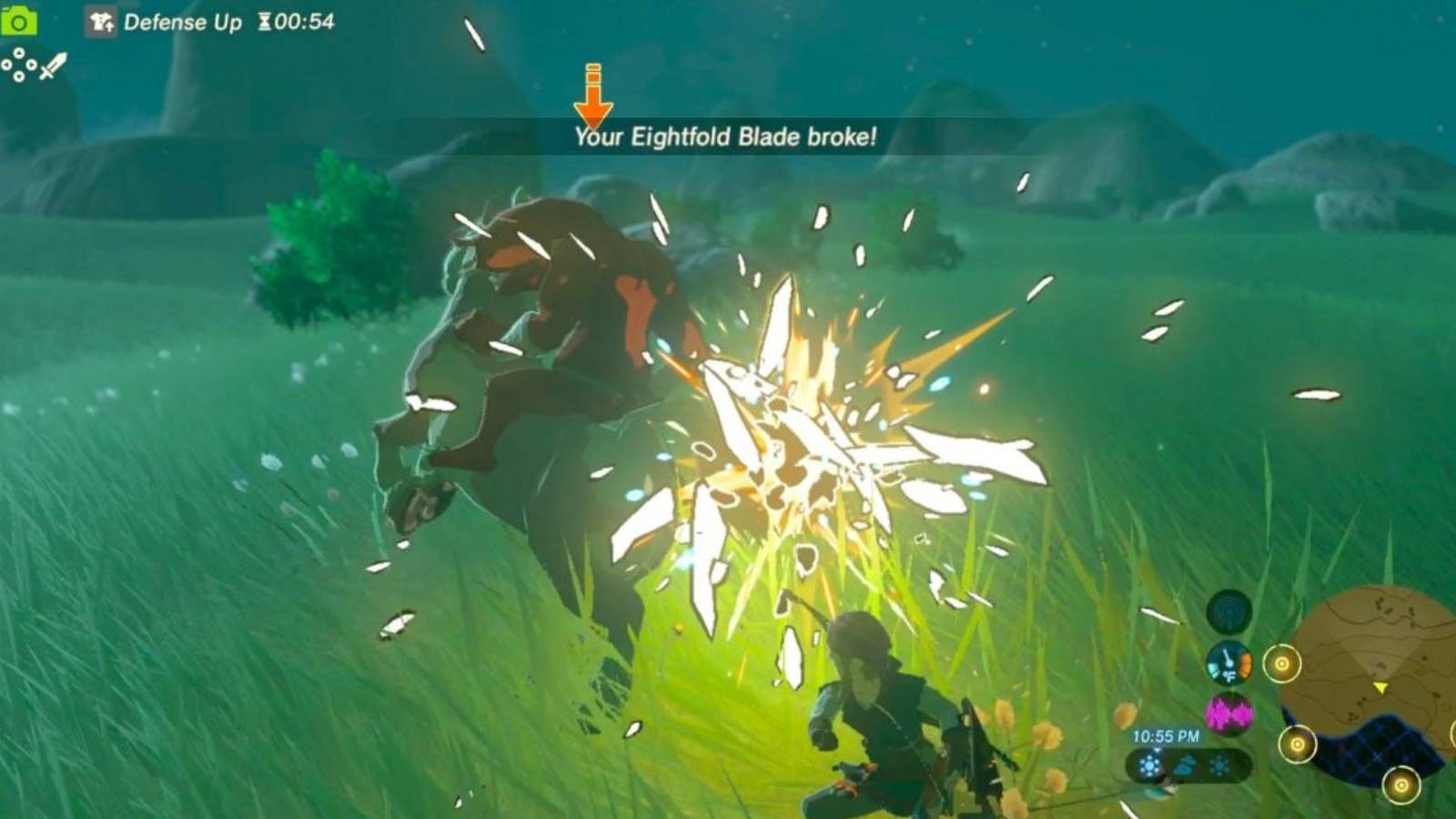The image size is (1456, 819).
Task: Click the green camera album icon
Action: 20,23
